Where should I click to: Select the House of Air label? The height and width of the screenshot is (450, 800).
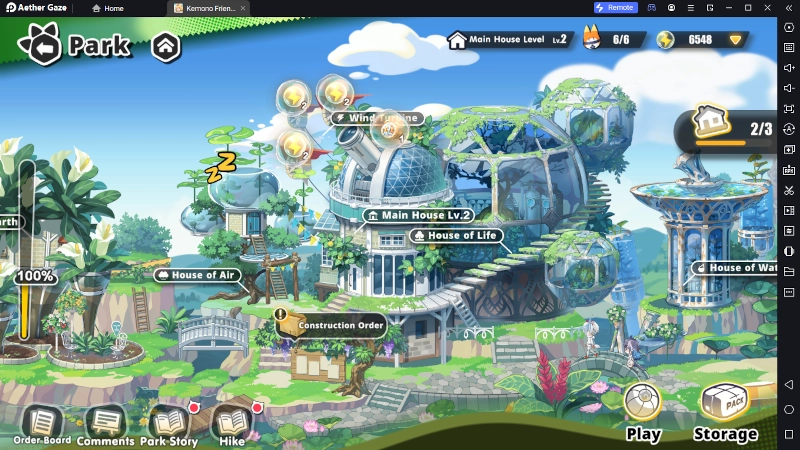tap(198, 275)
